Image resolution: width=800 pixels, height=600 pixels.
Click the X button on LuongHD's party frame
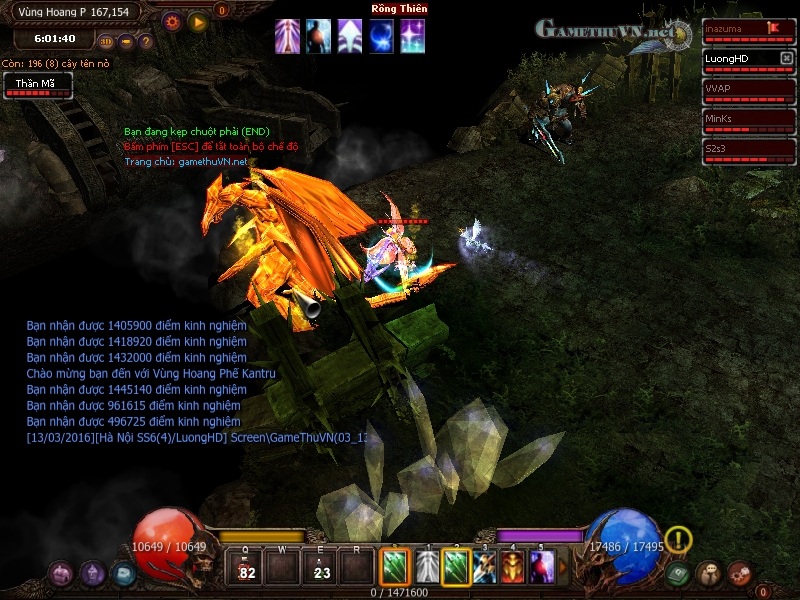click(785, 58)
